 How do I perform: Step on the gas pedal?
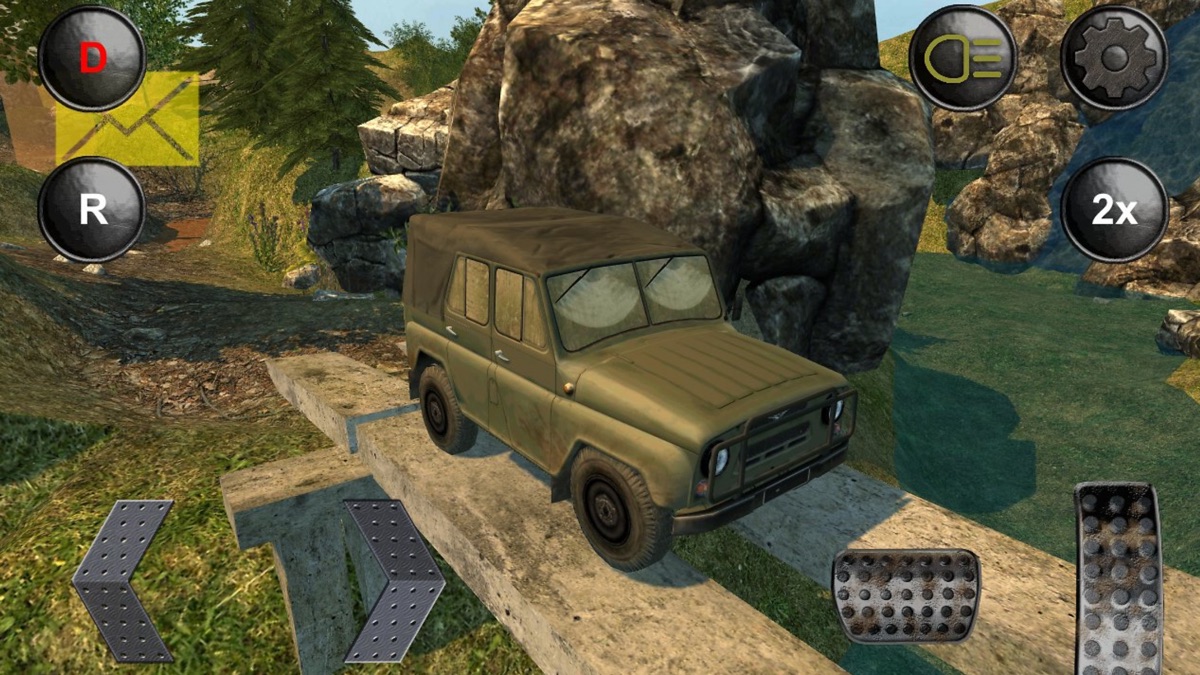[x=1118, y=578]
